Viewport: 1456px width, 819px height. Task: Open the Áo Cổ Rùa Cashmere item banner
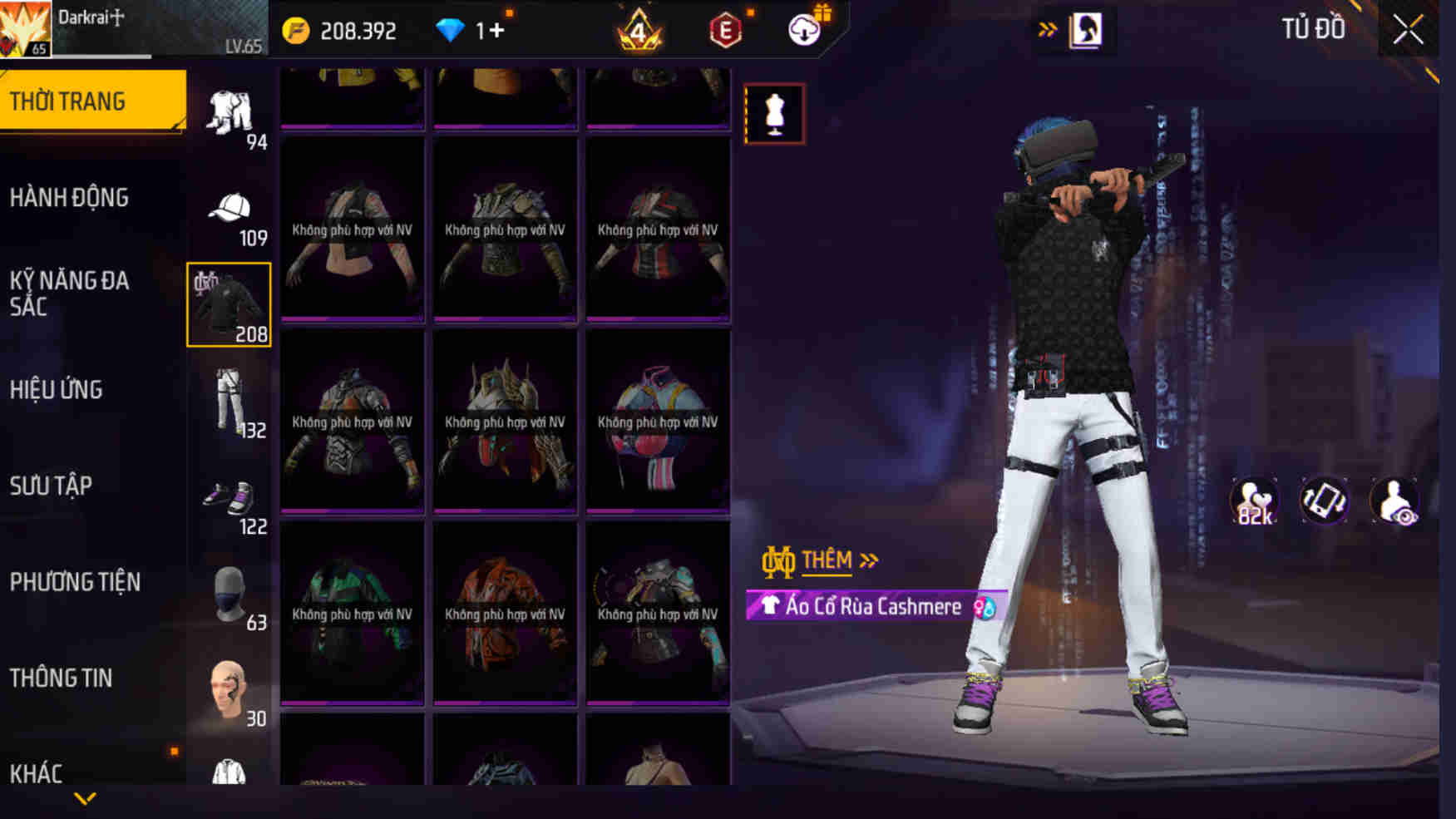tap(865, 606)
